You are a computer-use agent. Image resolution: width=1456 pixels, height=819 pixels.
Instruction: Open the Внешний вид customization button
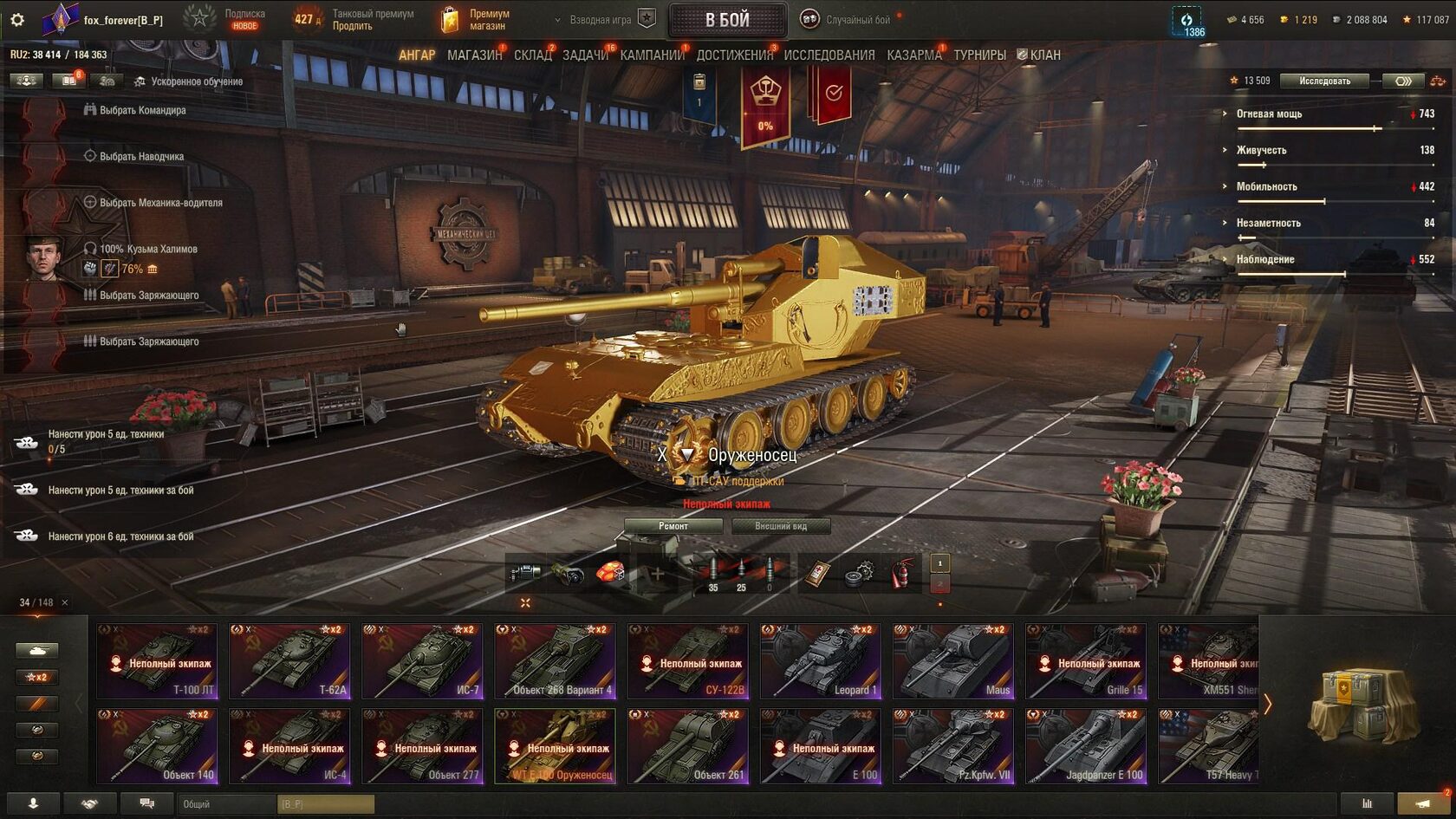click(780, 526)
